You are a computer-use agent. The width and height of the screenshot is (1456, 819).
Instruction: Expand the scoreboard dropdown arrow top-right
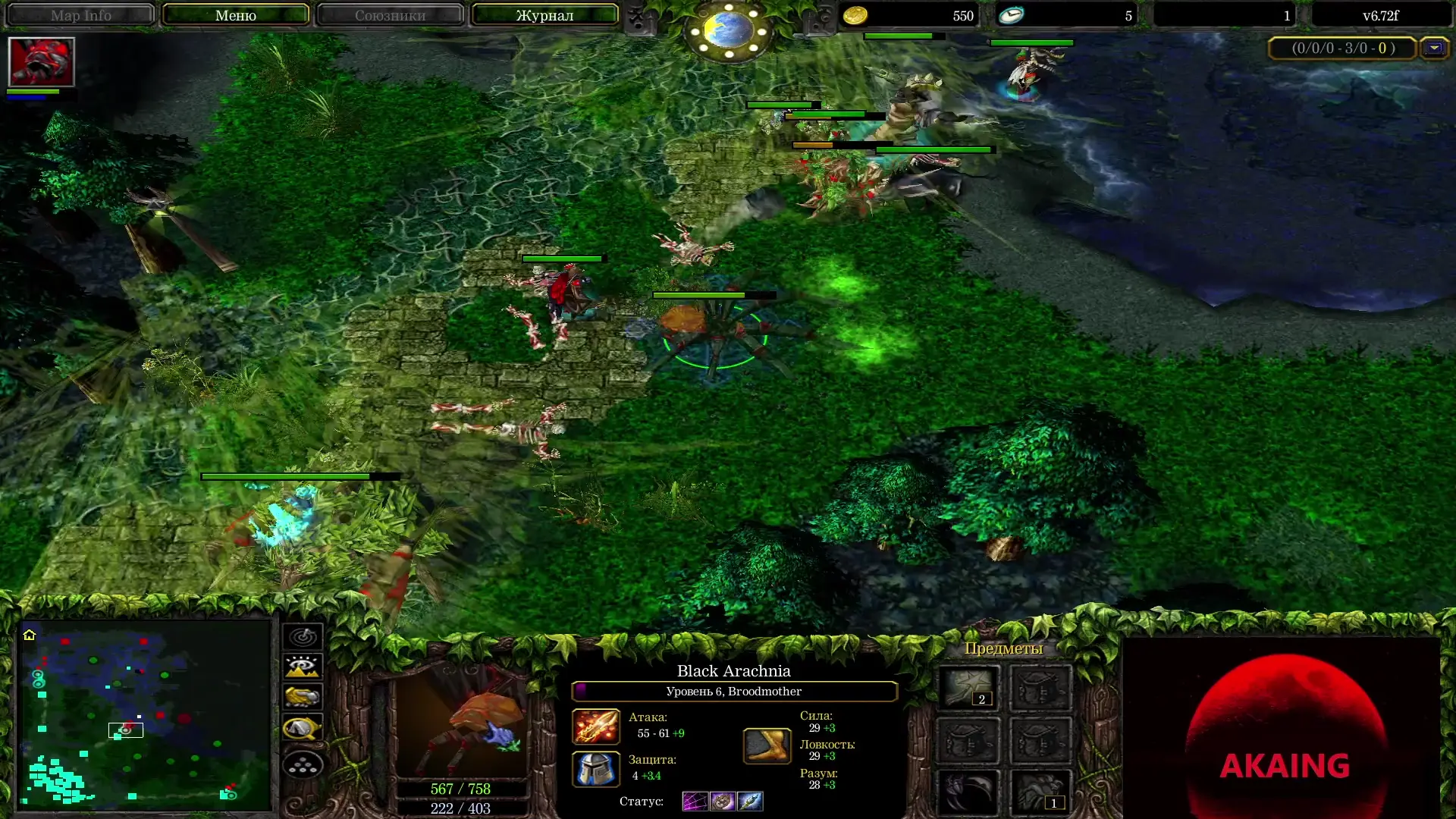click(1436, 47)
